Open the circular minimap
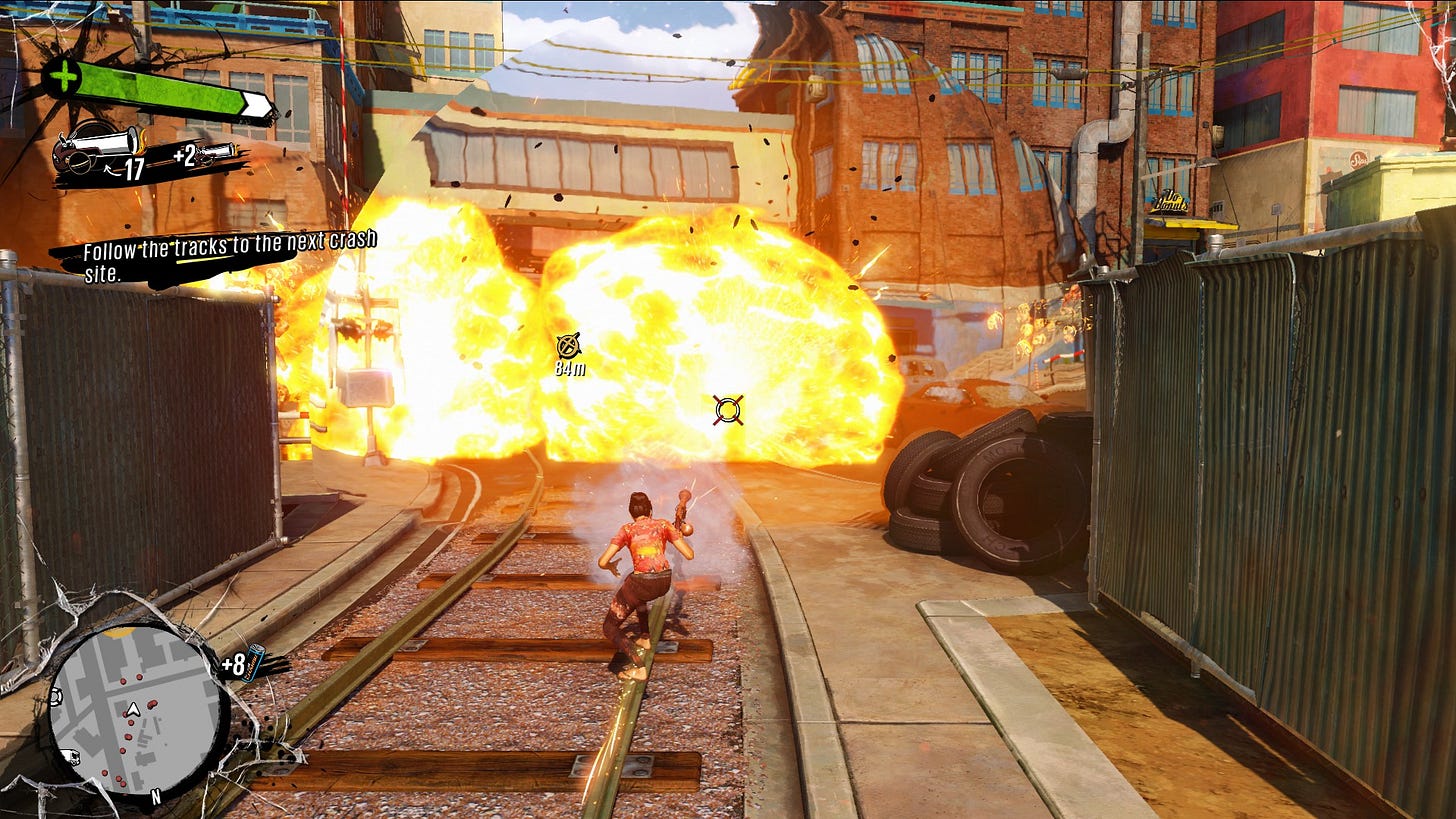Screen dimensions: 1456x819 (x=137, y=711)
